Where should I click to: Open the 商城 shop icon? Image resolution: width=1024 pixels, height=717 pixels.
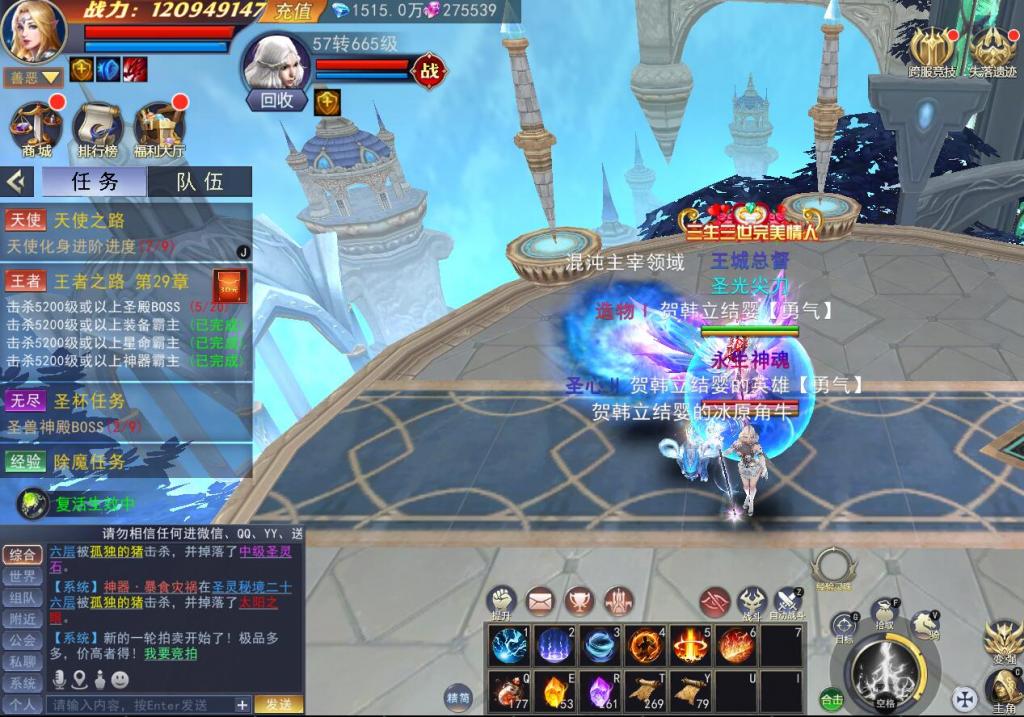coord(36,128)
